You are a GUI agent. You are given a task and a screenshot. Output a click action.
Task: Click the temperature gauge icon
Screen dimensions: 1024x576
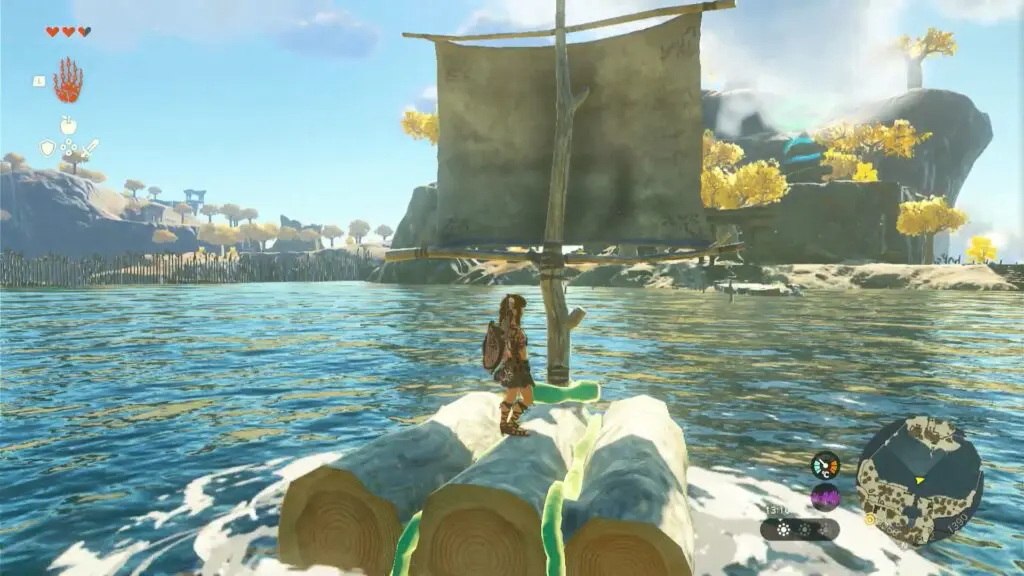[825, 465]
